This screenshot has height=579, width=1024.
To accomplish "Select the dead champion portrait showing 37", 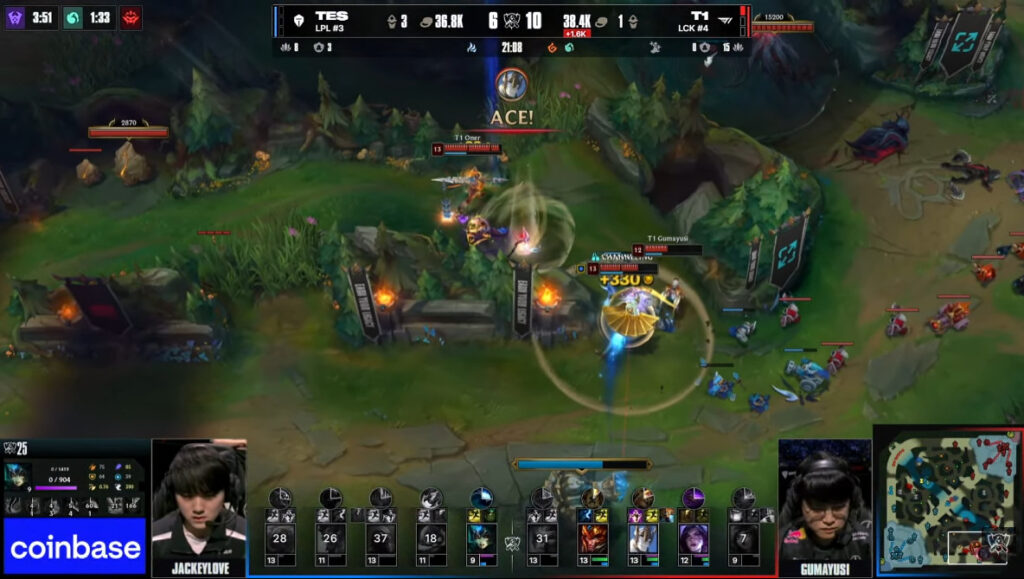I will point(381,539).
